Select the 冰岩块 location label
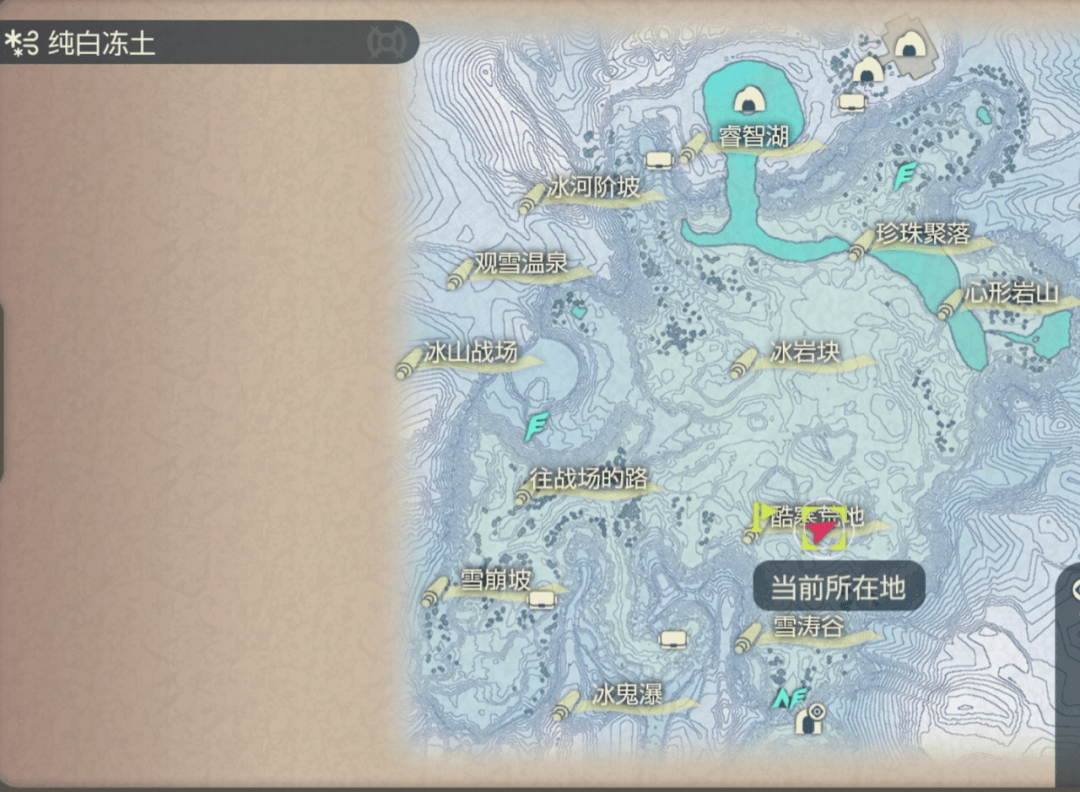Viewport: 1080px width, 792px height. (805, 353)
